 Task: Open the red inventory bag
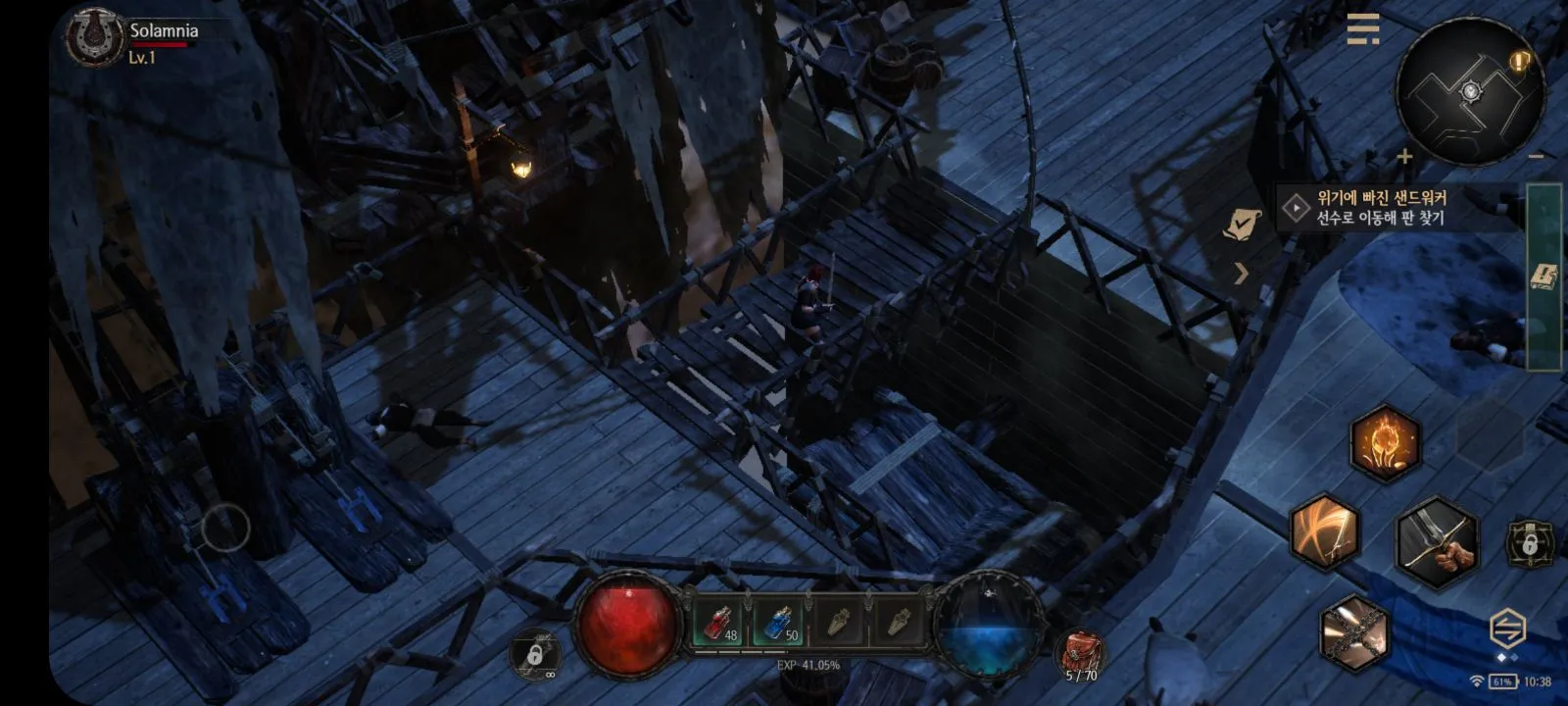coord(1081,652)
